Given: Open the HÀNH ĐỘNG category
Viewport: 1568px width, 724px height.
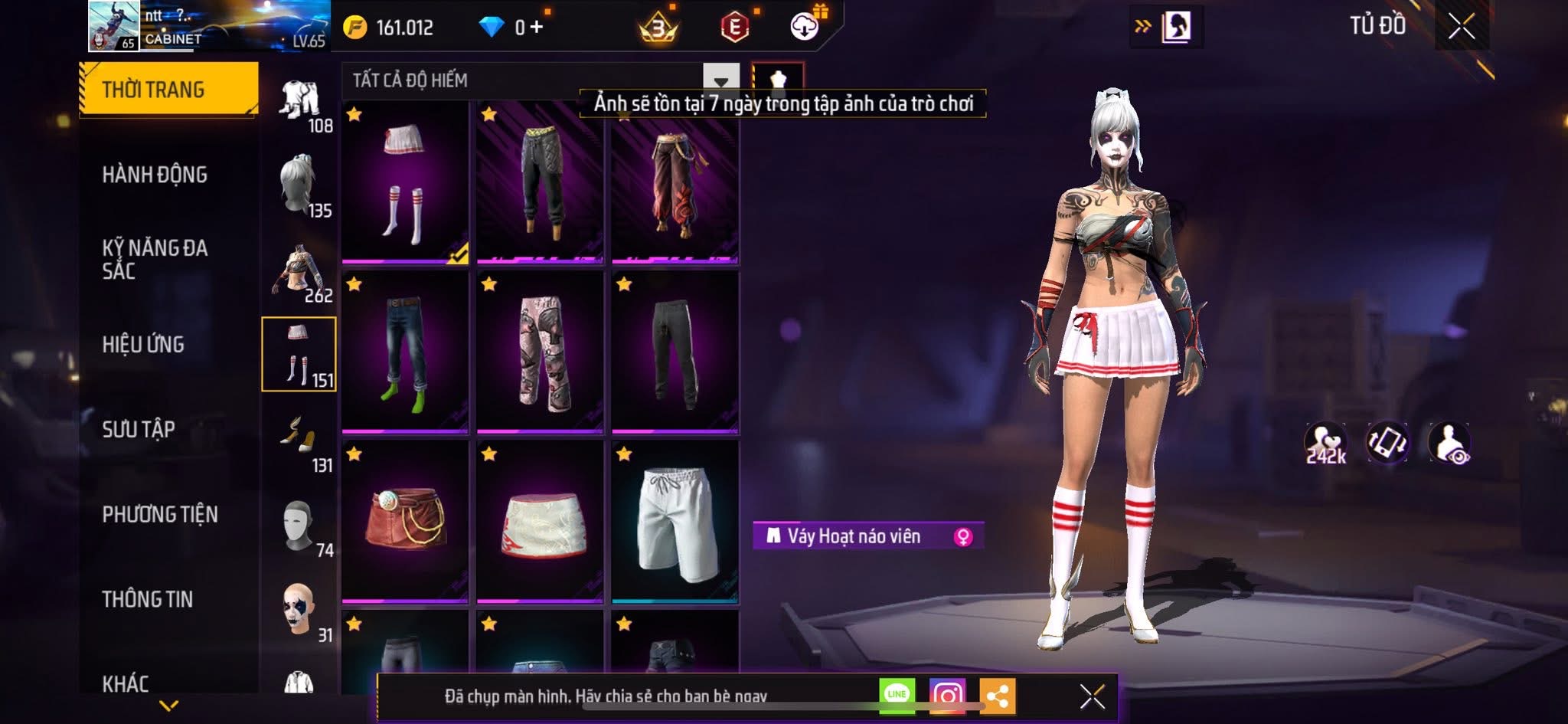Looking at the screenshot, I should pyautogui.click(x=155, y=175).
